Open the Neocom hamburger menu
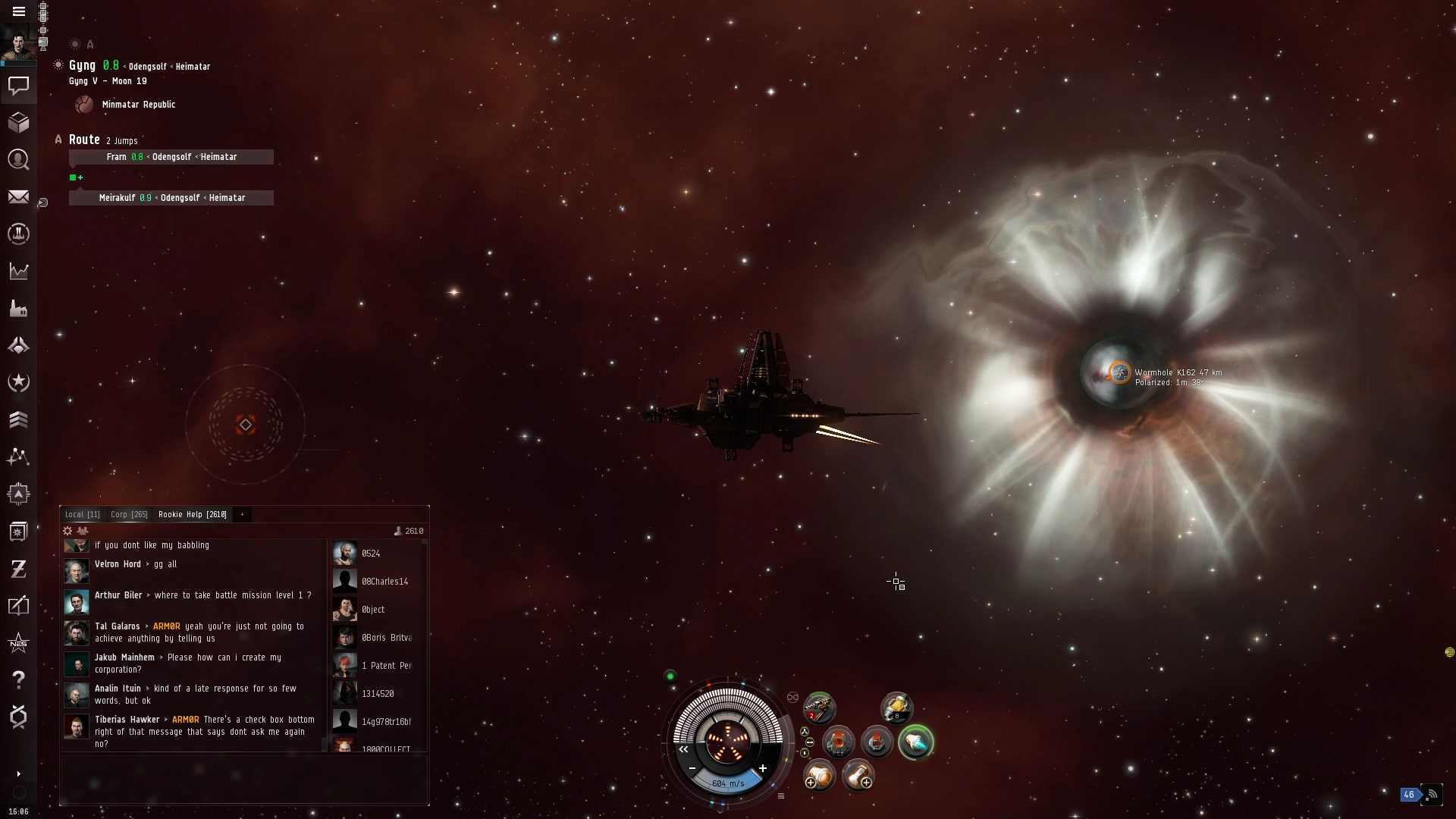1456x819 pixels. (x=19, y=11)
